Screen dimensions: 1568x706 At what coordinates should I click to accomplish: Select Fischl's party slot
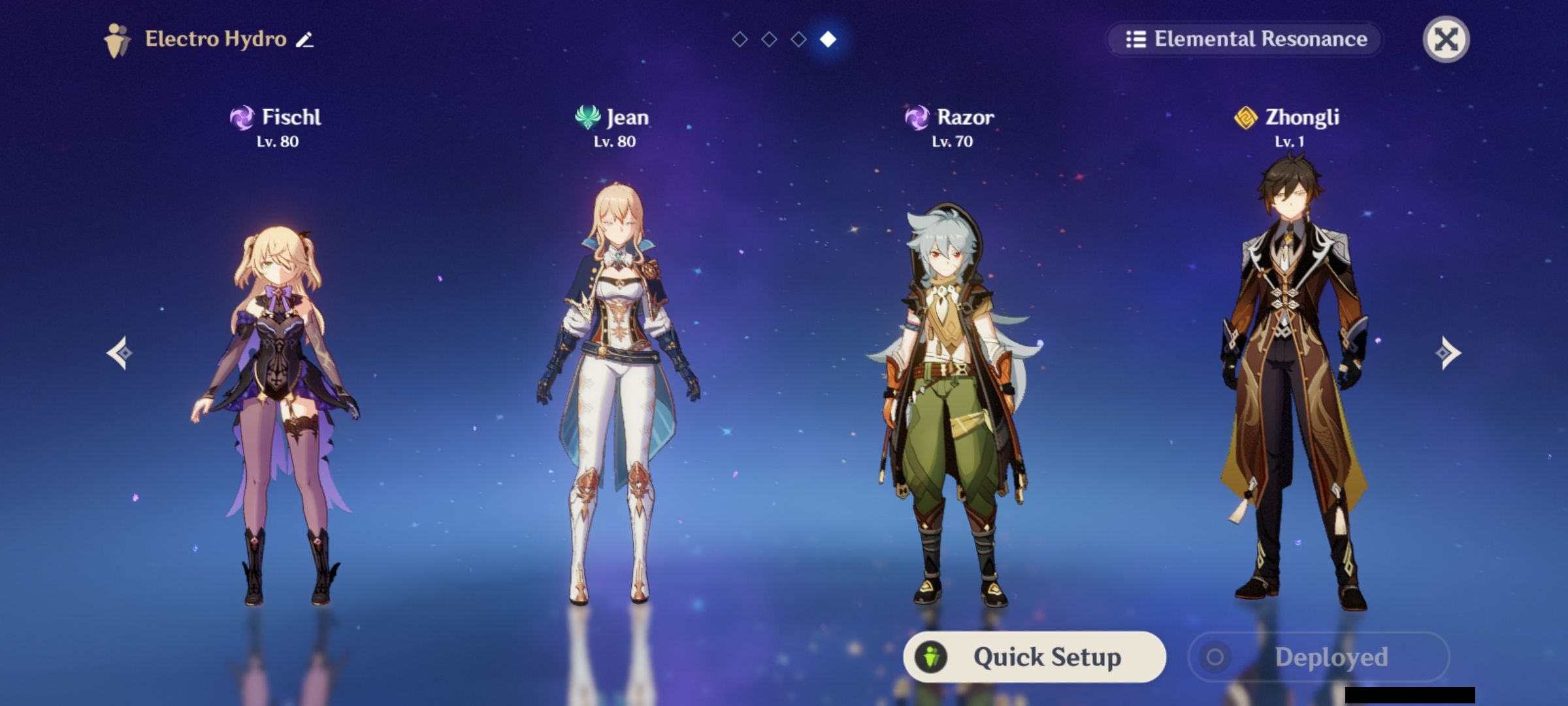(x=278, y=392)
